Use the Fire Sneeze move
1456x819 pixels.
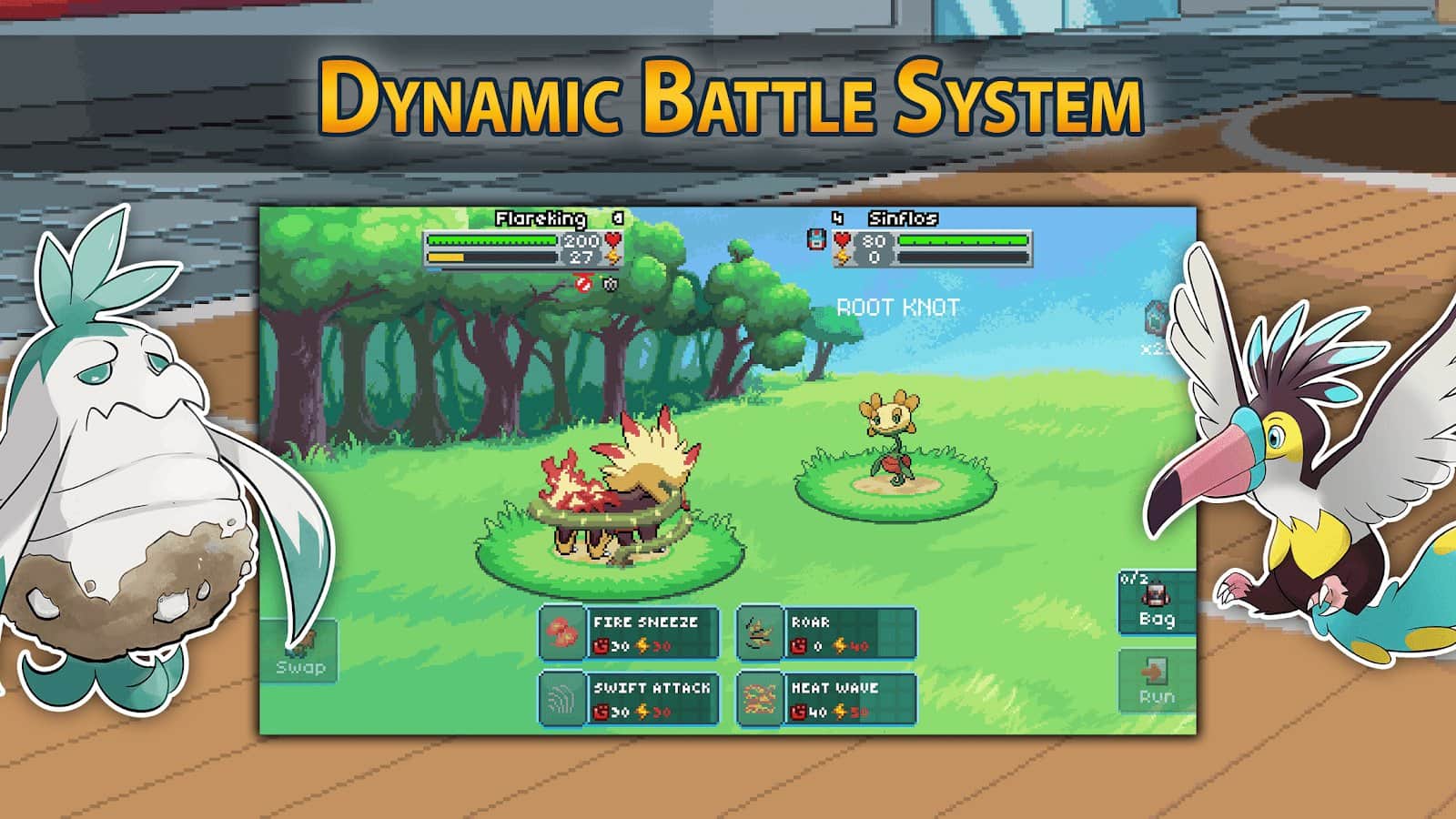[x=630, y=632]
